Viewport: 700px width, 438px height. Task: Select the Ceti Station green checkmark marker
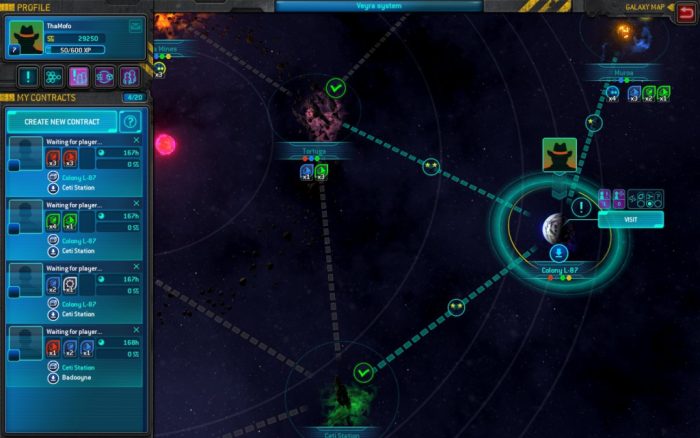pyautogui.click(x=363, y=372)
